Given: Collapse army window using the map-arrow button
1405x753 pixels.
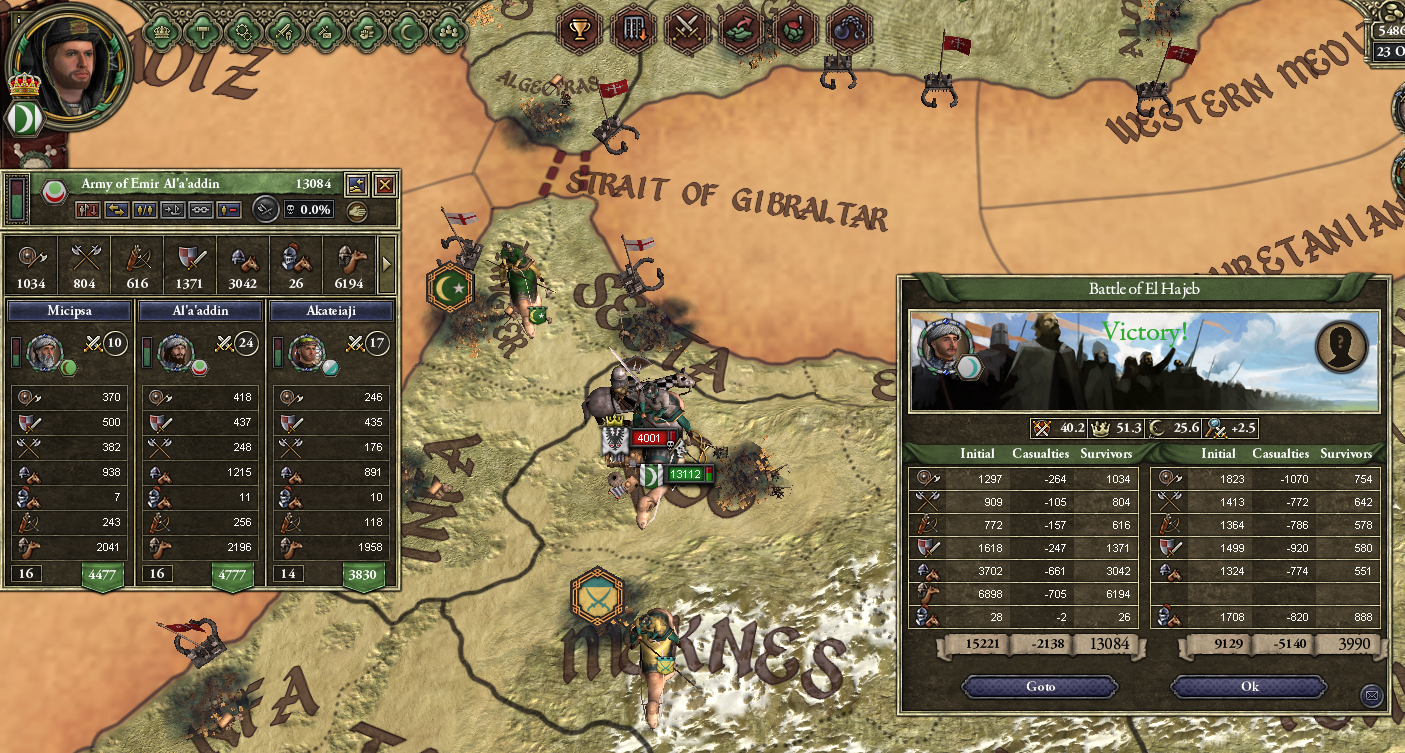Looking at the screenshot, I should click(x=357, y=184).
